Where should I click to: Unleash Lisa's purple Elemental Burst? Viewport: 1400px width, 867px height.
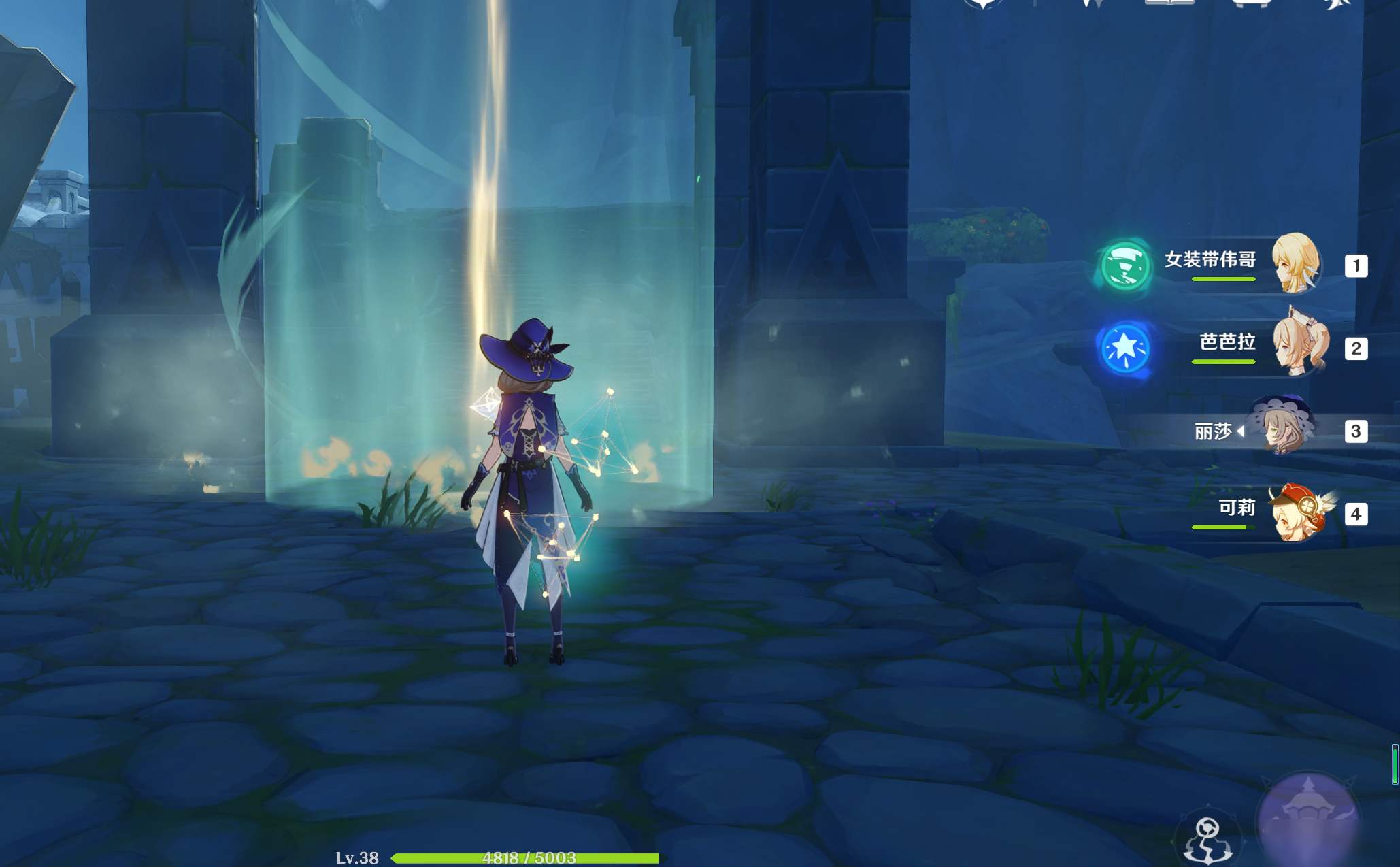[1307, 821]
